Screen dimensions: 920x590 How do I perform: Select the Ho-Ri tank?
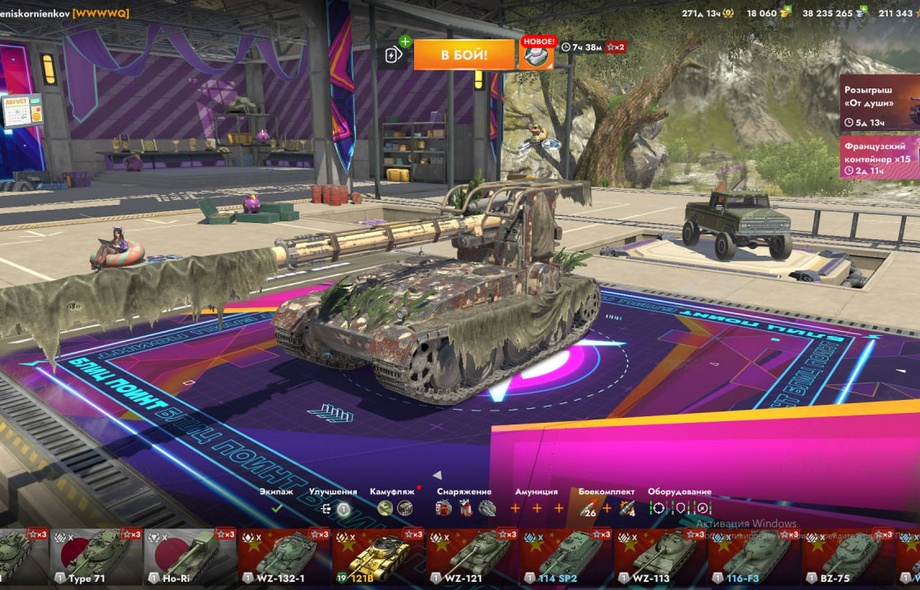coord(185,557)
